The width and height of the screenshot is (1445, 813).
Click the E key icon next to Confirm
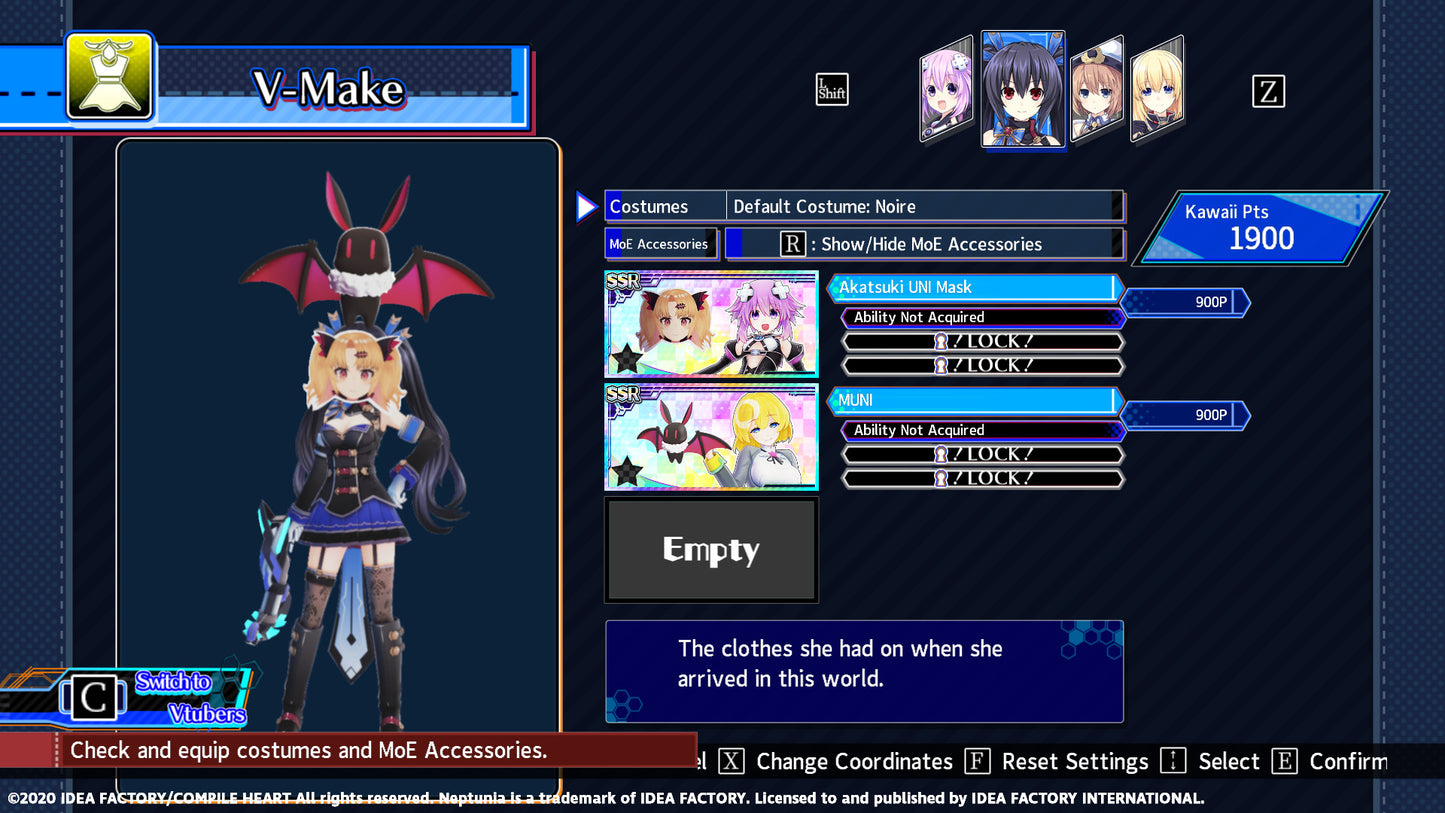click(1284, 761)
